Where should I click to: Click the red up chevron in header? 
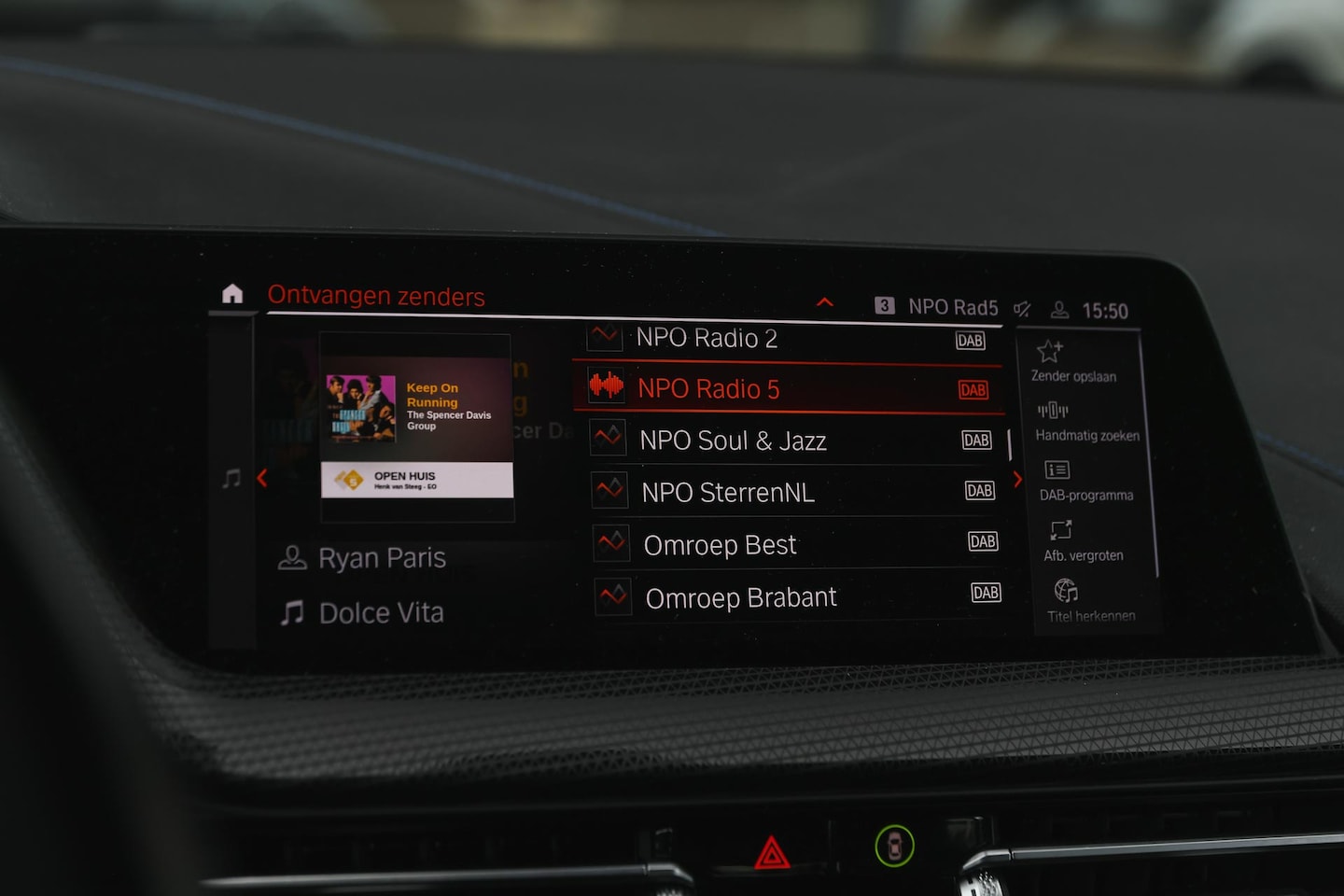(825, 301)
